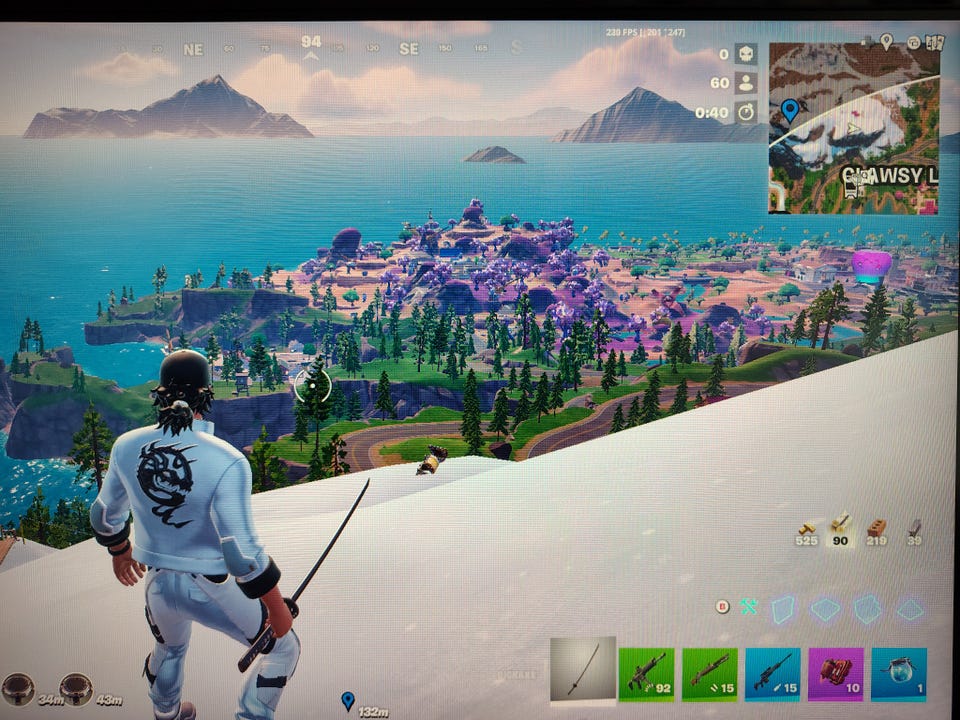Open the folded map icon above the minimap
The image size is (960, 720).
coord(936,42)
